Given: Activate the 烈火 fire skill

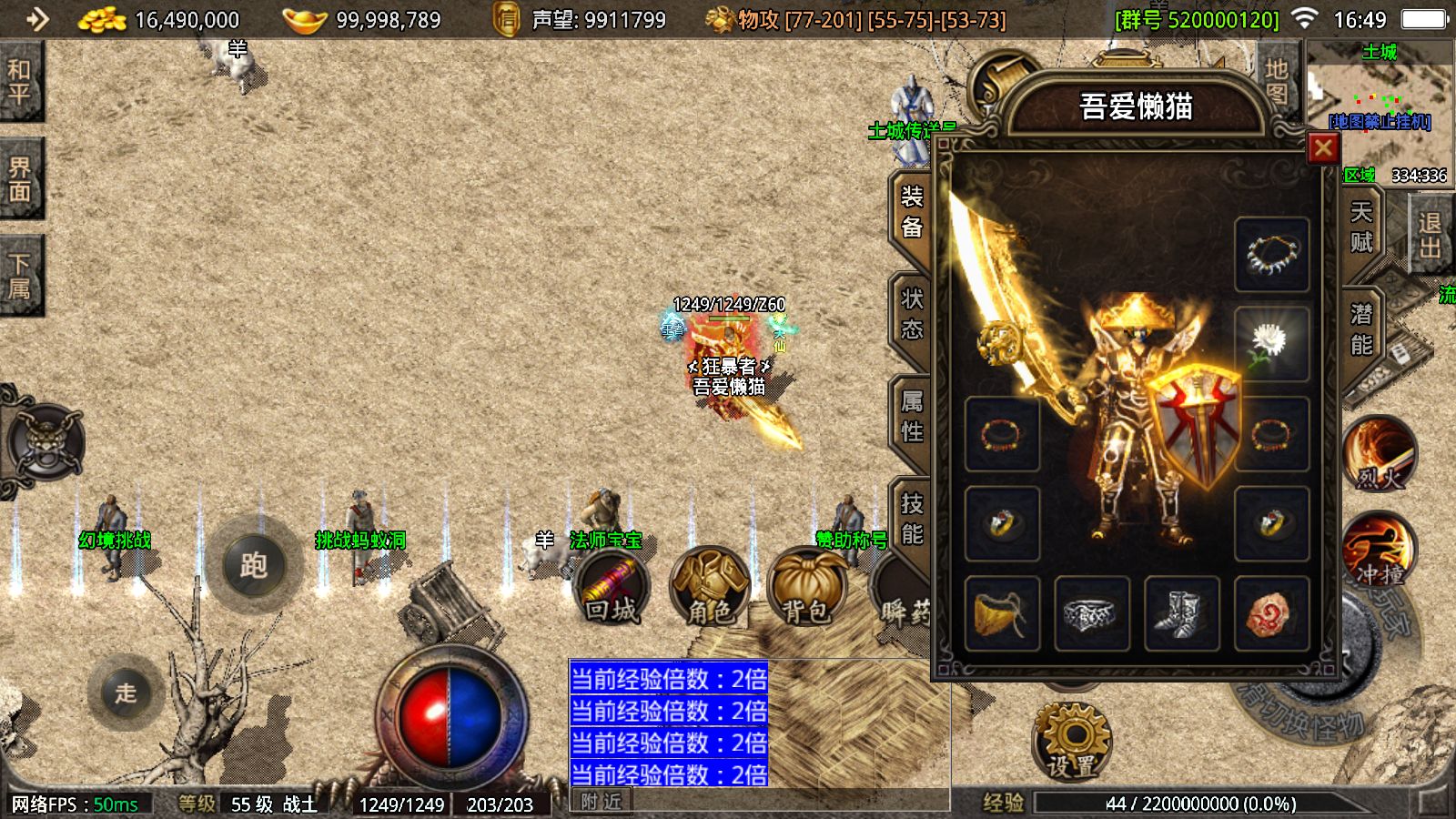Looking at the screenshot, I should (x=1380, y=455).
